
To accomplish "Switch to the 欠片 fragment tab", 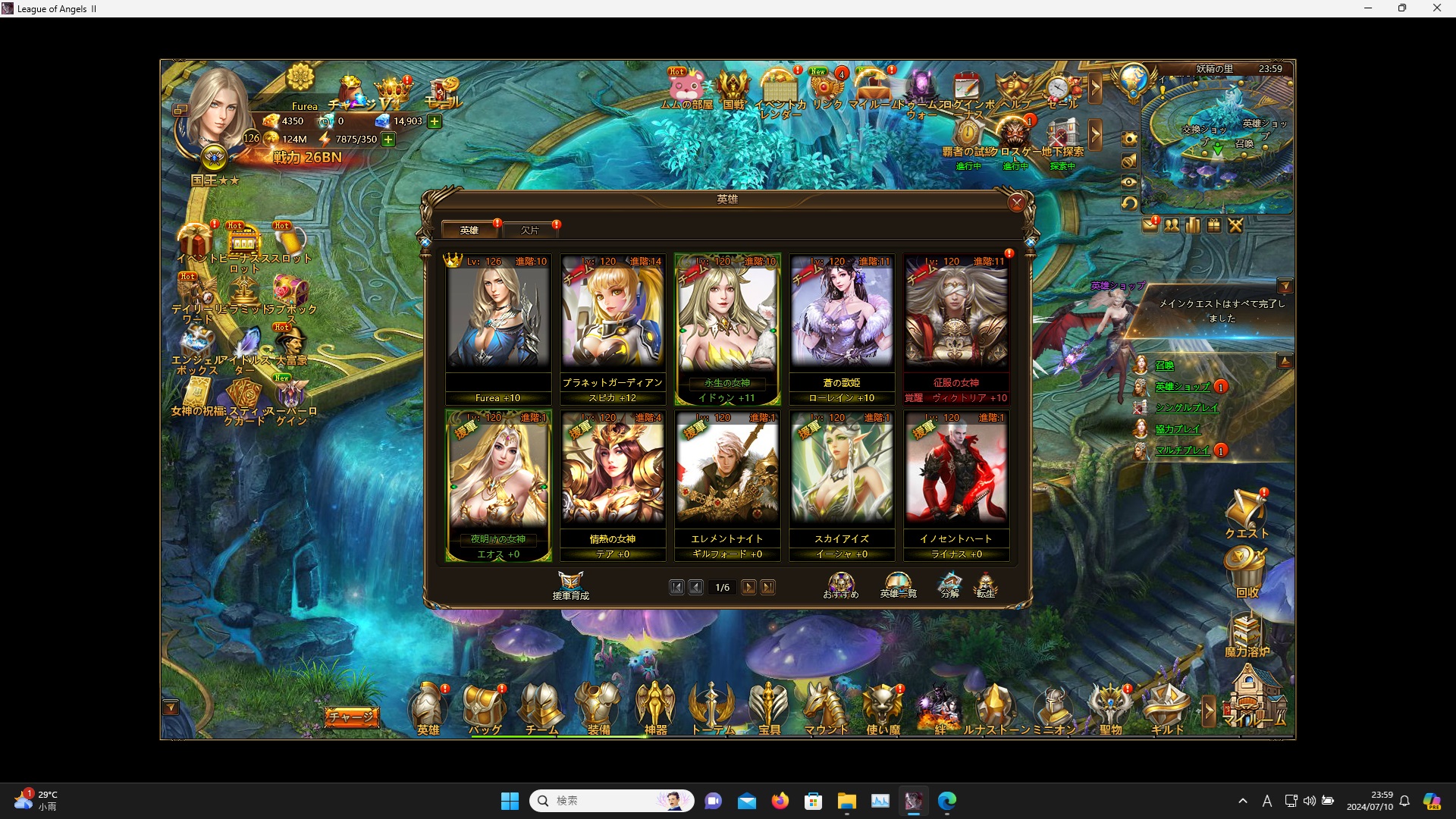I will pyautogui.click(x=531, y=230).
